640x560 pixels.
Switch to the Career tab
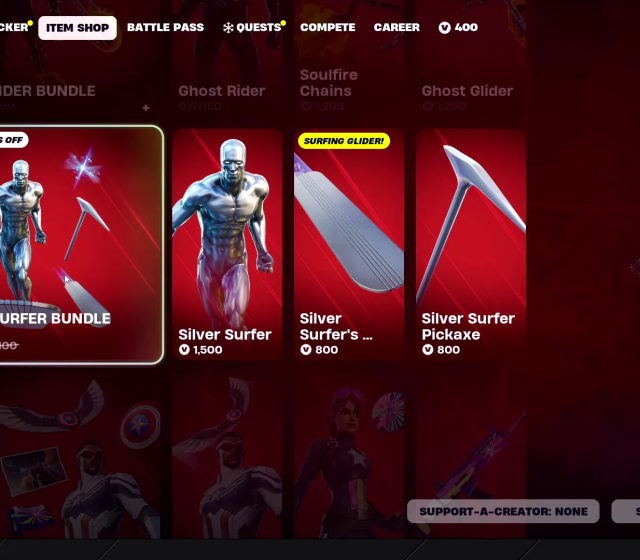click(x=397, y=28)
